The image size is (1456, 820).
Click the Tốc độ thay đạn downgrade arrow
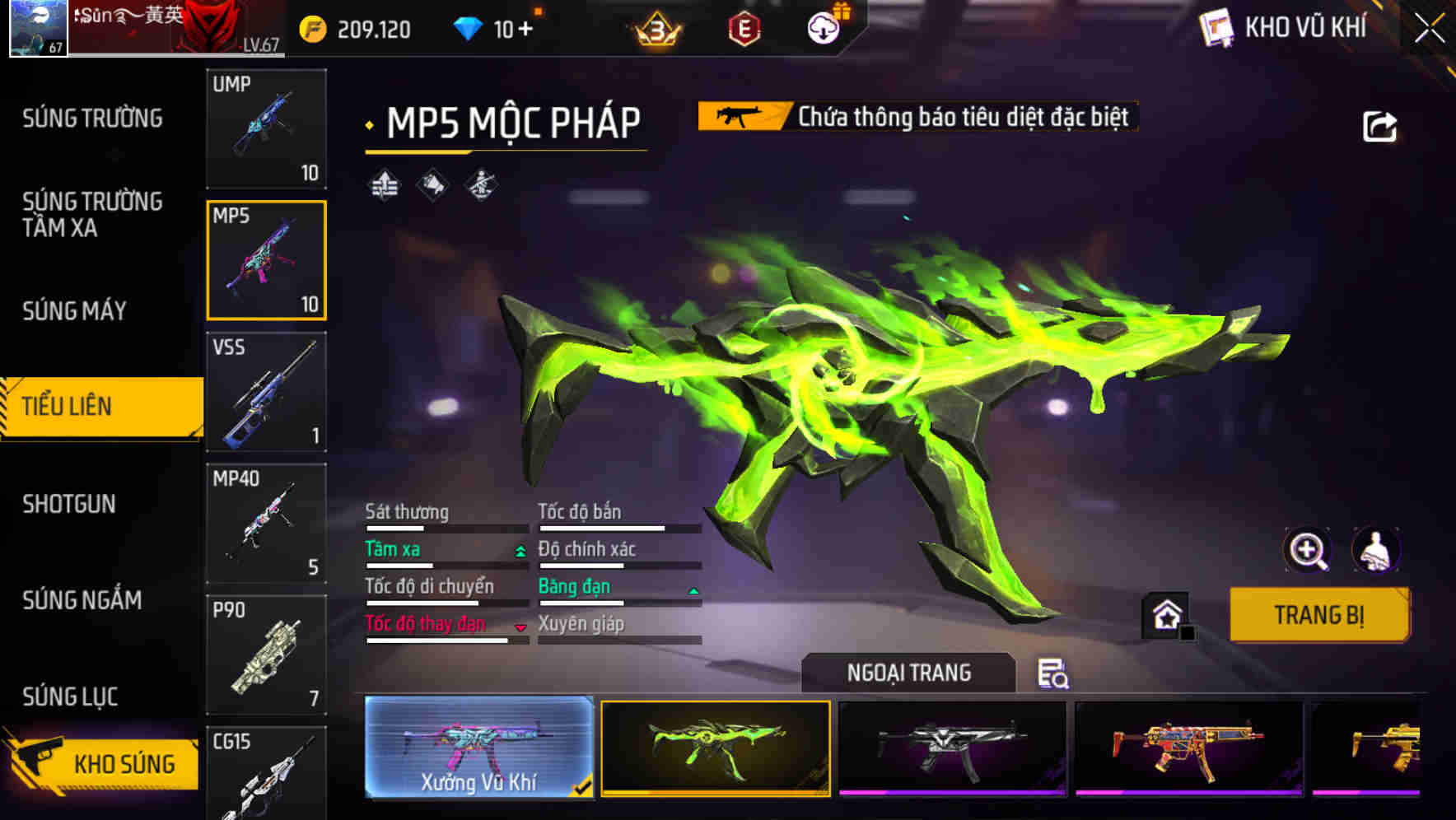[x=520, y=627]
